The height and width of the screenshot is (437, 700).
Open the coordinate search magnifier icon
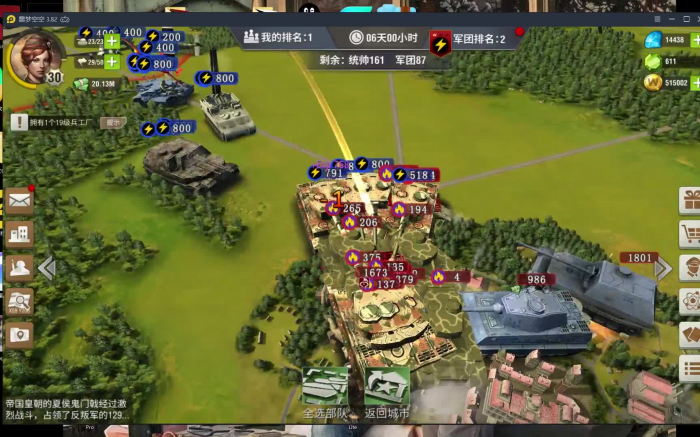pos(19,301)
